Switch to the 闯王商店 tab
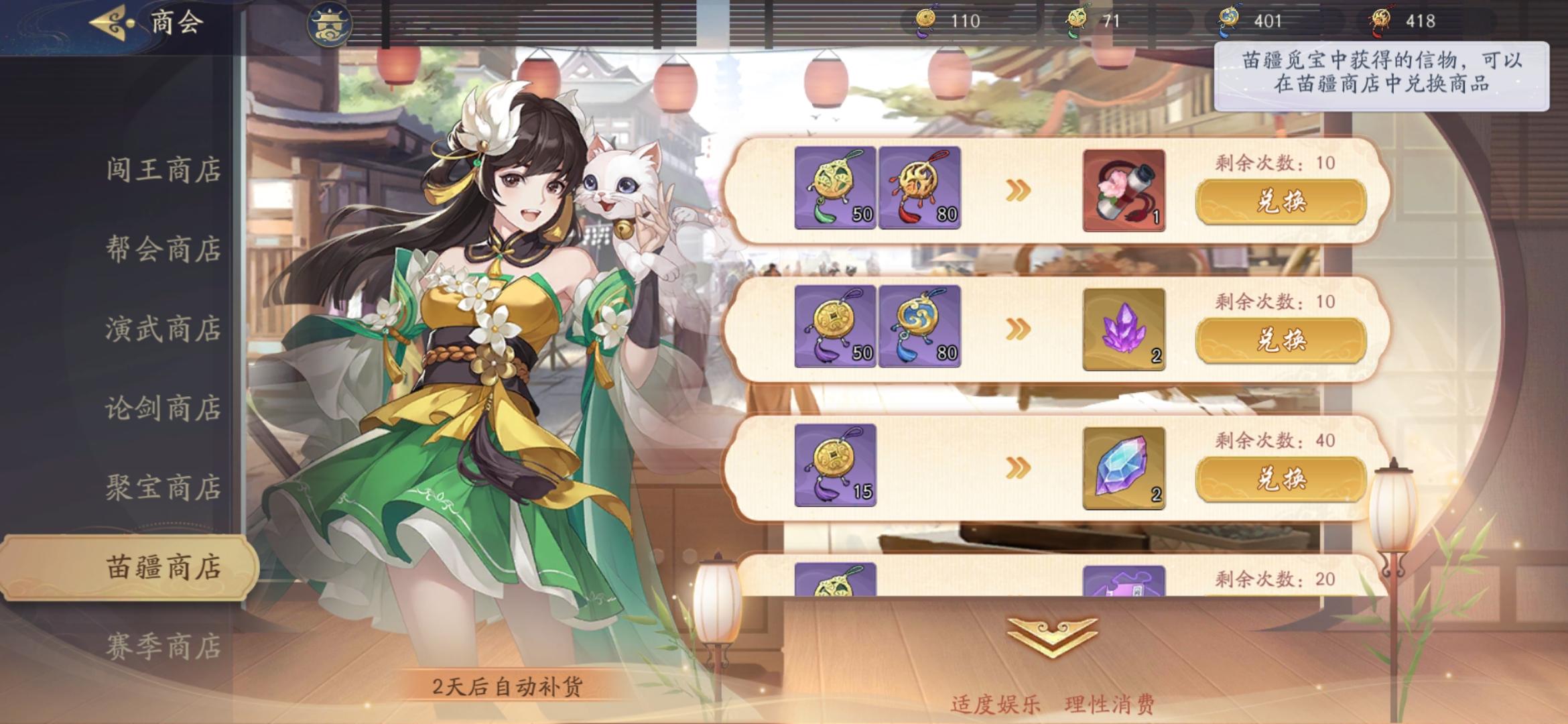 point(164,170)
